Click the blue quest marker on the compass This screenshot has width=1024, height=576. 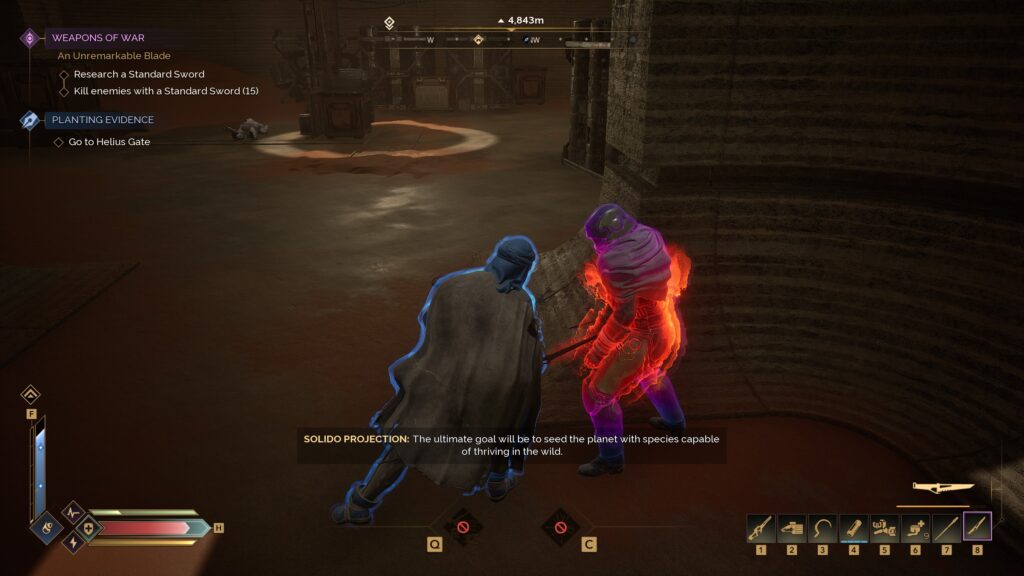point(527,40)
